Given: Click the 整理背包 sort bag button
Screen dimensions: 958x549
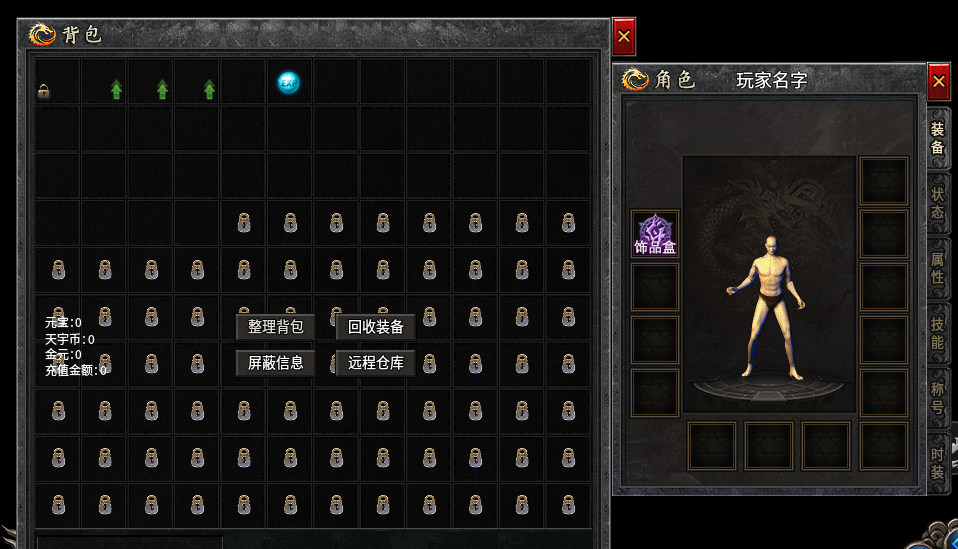Looking at the screenshot, I should tap(275, 327).
